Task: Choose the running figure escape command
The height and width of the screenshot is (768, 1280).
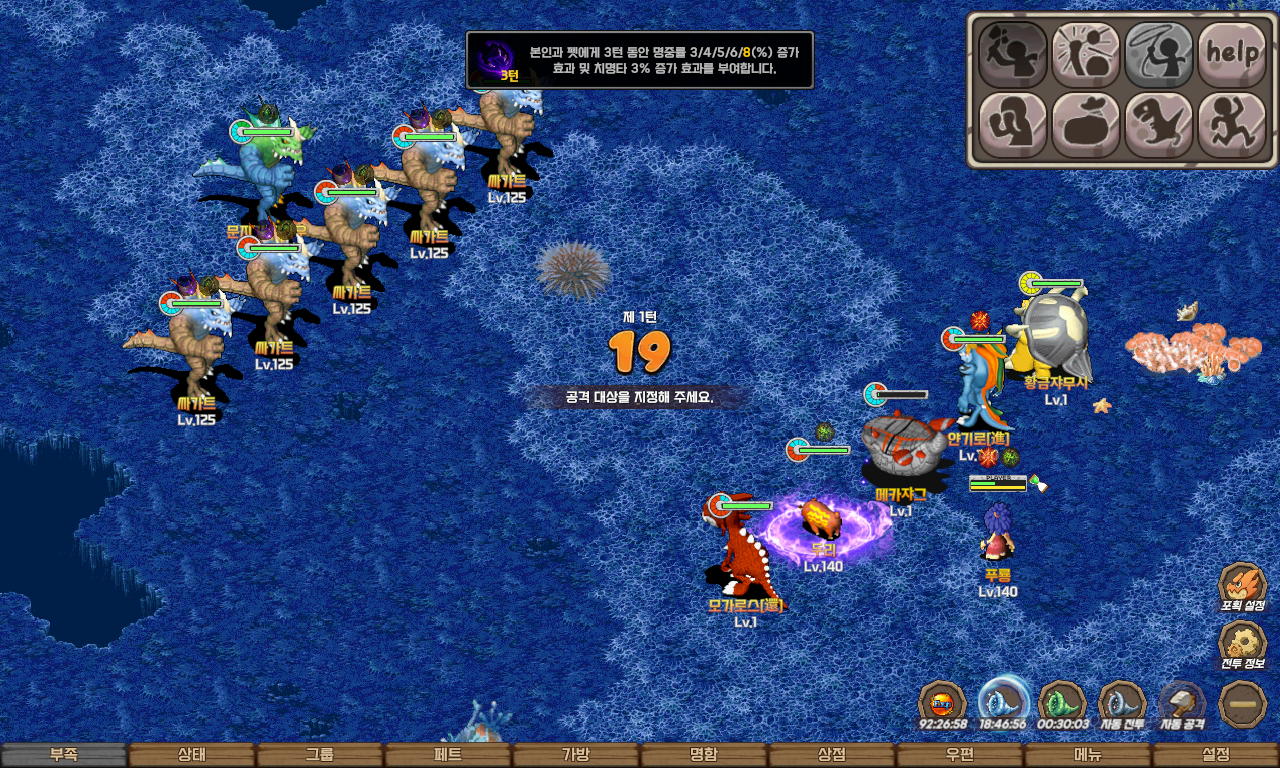Action: point(1232,125)
